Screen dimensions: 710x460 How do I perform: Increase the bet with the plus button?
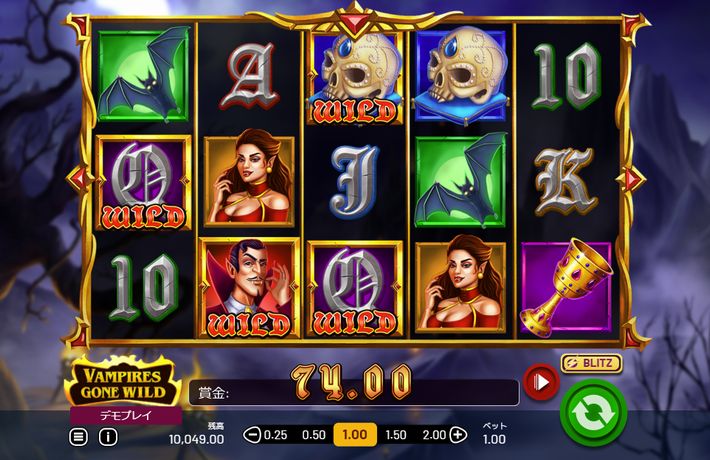[x=458, y=435]
